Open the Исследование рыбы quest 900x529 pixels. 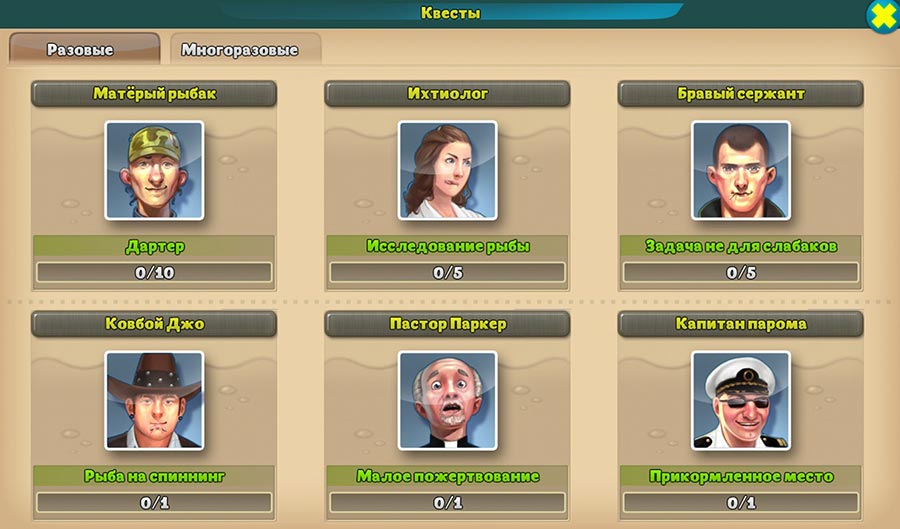point(447,246)
